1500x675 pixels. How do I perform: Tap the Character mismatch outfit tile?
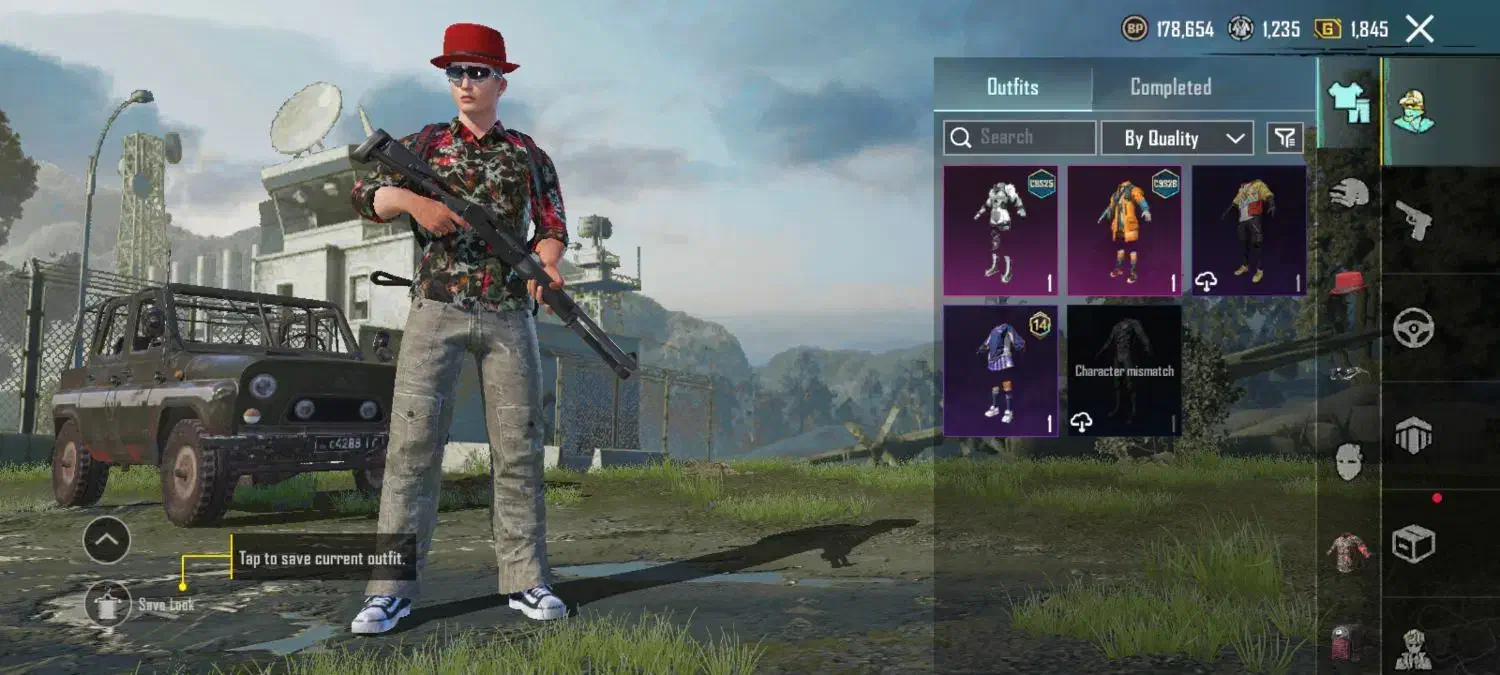(x=1124, y=371)
